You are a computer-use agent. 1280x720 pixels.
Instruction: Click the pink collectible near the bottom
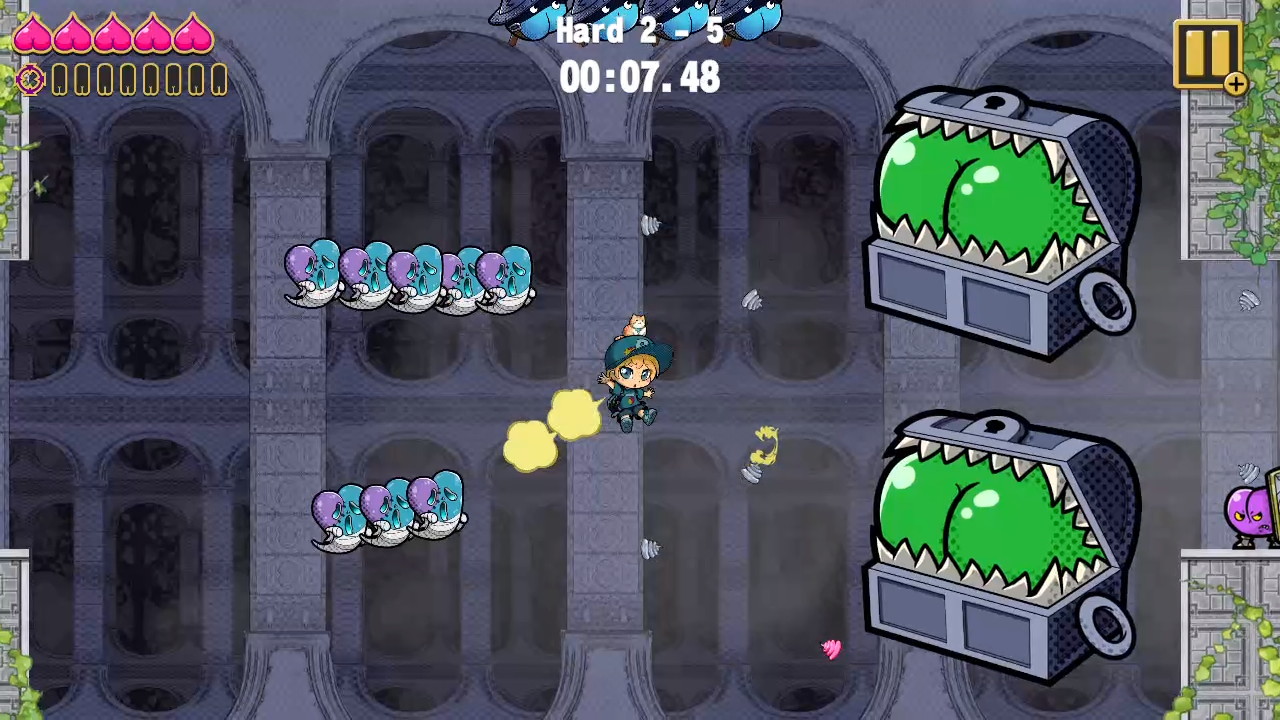point(831,649)
